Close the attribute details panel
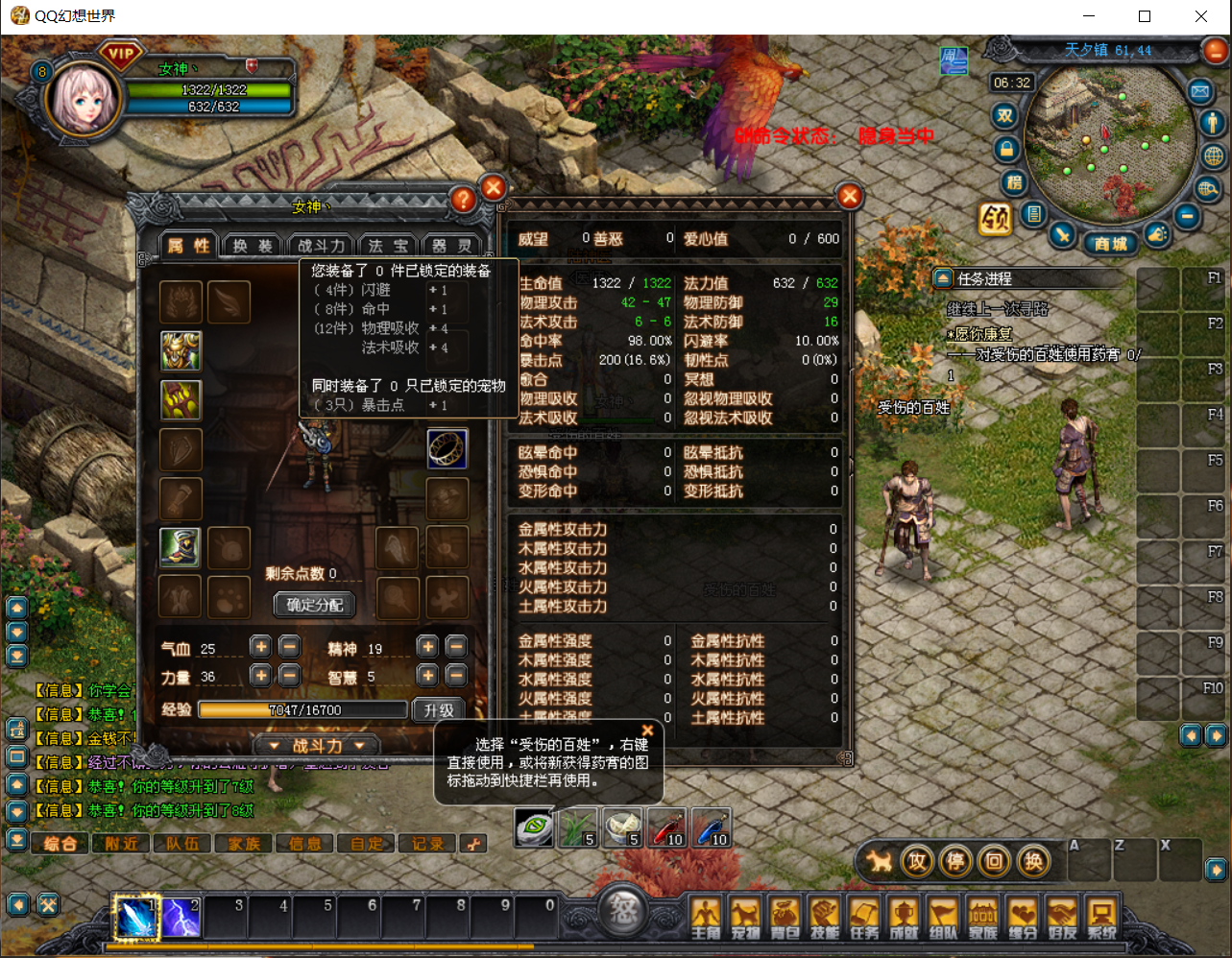The height and width of the screenshot is (958, 1232). click(850, 197)
